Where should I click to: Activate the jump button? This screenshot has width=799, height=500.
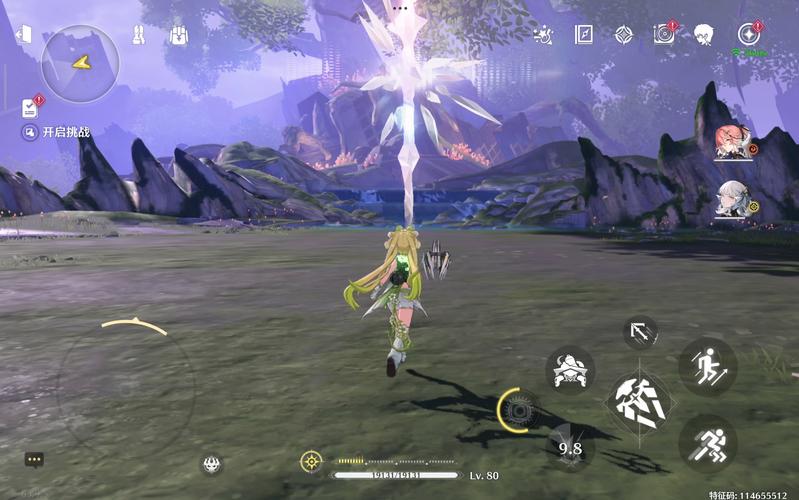click(x=707, y=366)
